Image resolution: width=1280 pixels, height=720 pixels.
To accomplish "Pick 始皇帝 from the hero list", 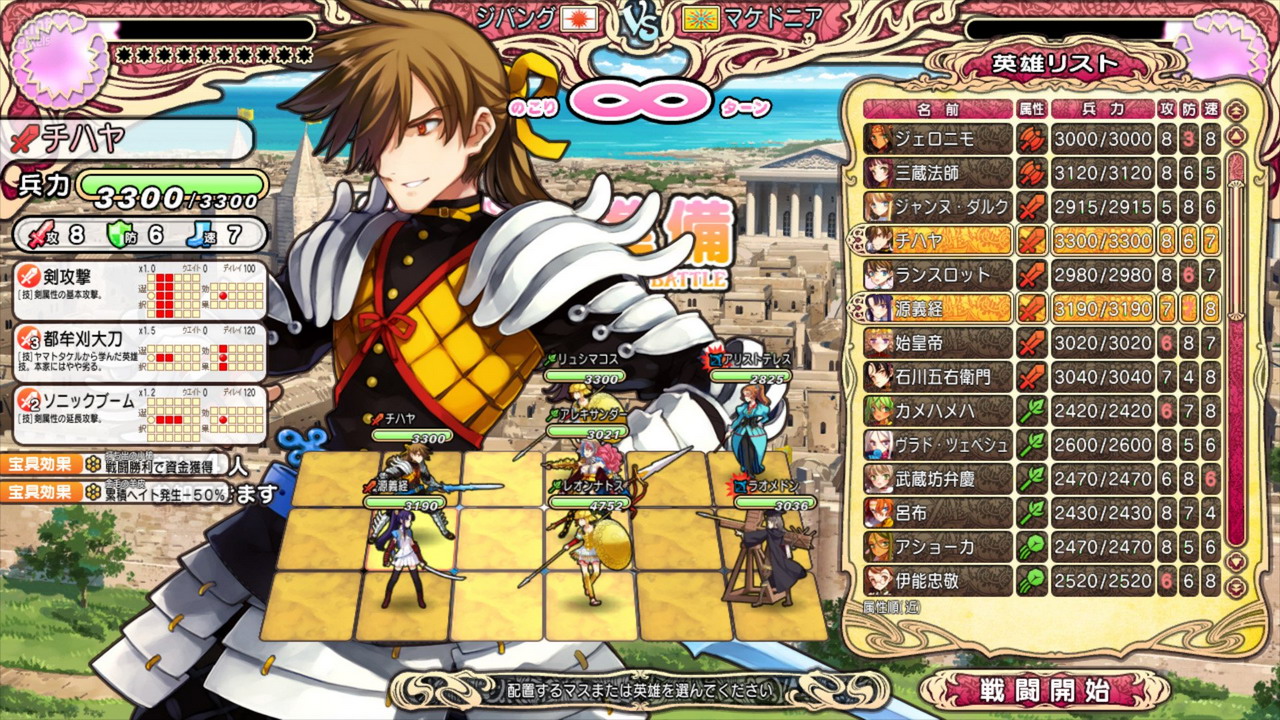I will [938, 343].
